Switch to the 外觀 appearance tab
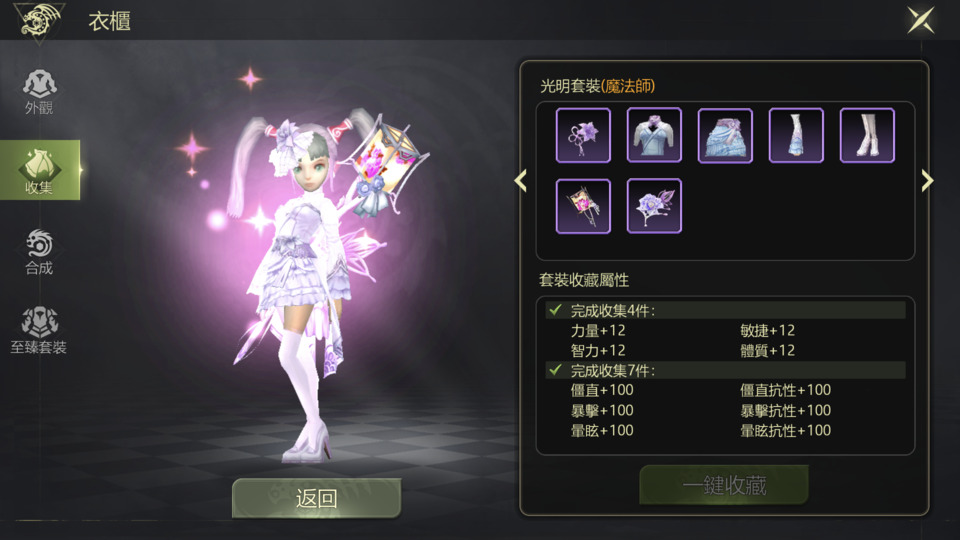The width and height of the screenshot is (960, 540). pos(39,92)
